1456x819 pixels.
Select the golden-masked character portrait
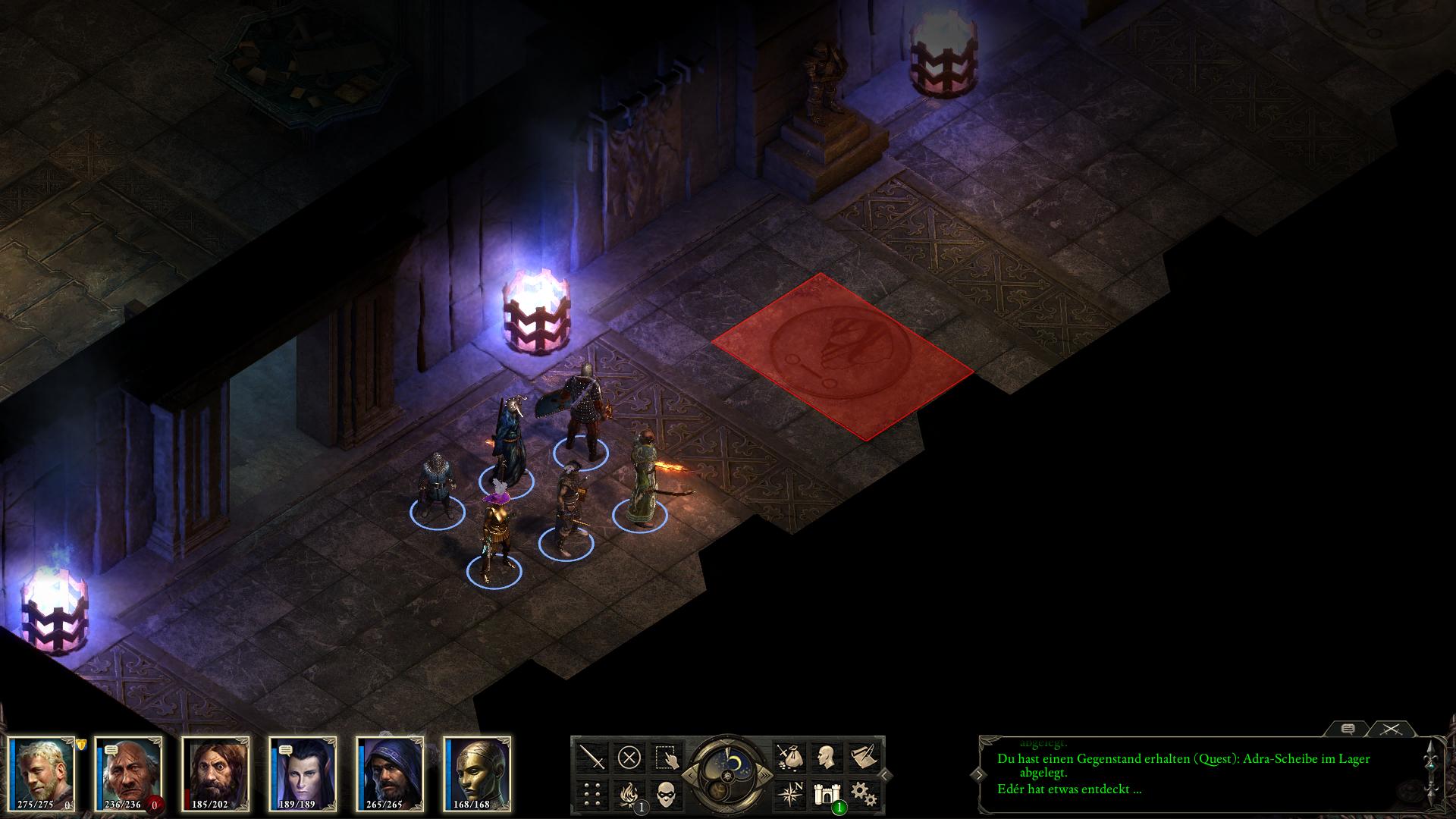click(x=477, y=770)
